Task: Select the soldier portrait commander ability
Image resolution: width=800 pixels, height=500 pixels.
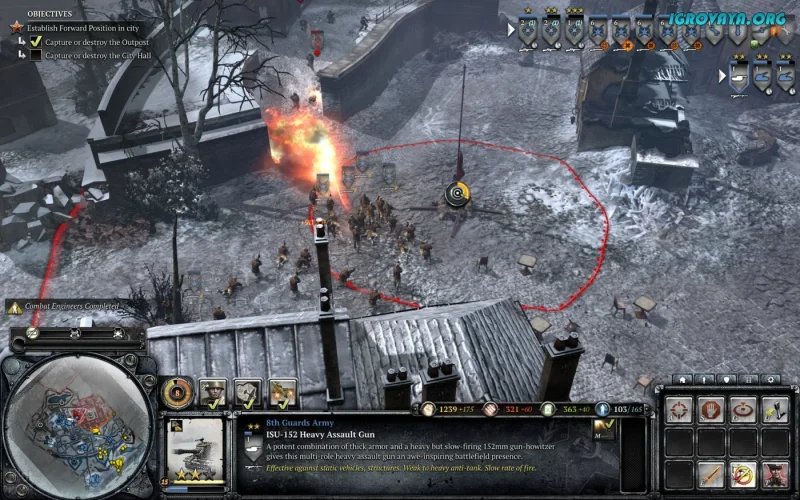Action: (213, 392)
